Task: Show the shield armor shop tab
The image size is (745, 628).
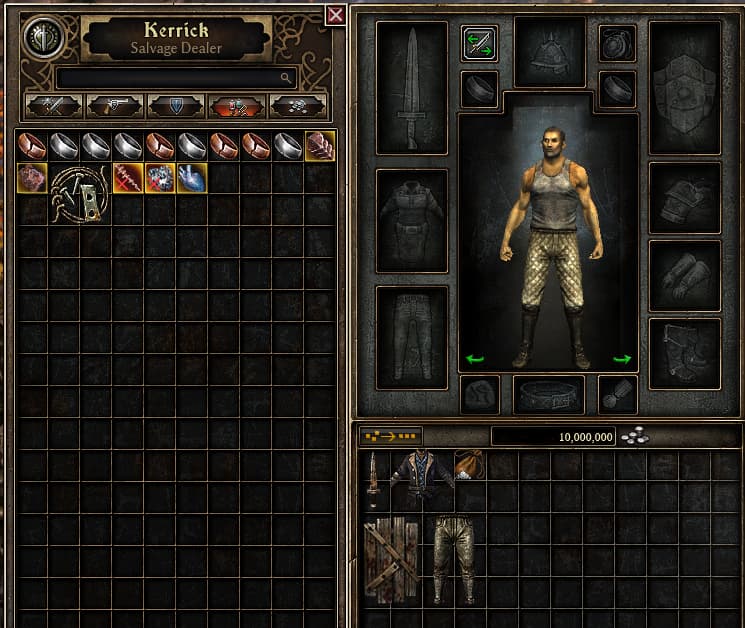Action: (176, 105)
